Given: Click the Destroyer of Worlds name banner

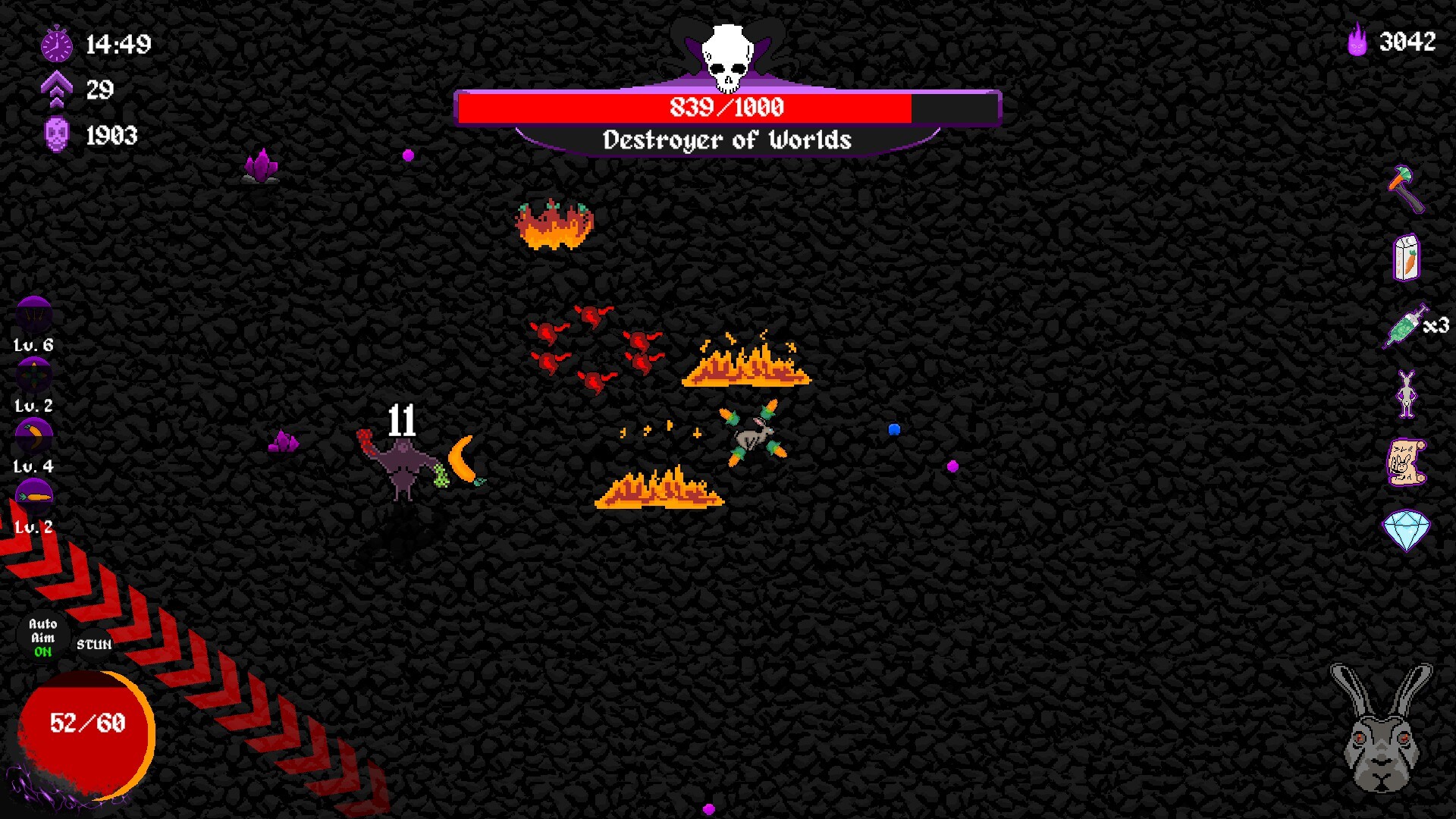Looking at the screenshot, I should tap(726, 140).
